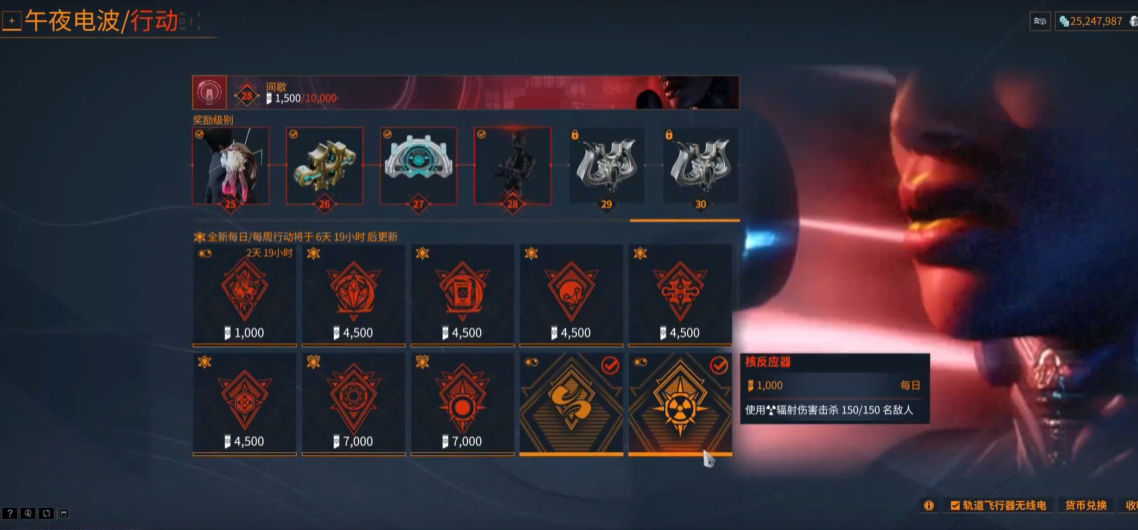
Task: Click the Nightwave series emblem icon
Action: 211,92
